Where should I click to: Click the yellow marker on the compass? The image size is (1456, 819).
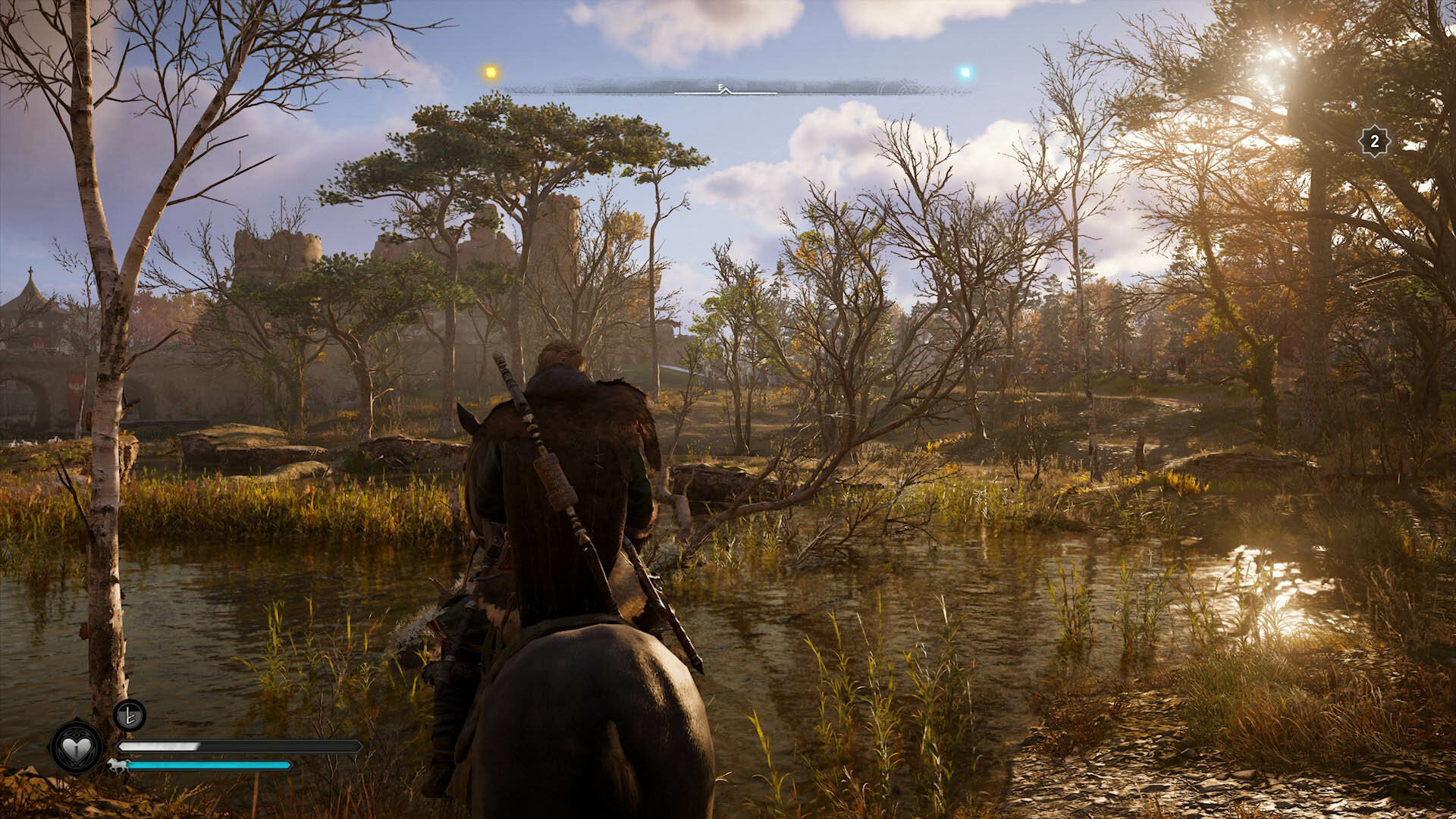tap(491, 72)
